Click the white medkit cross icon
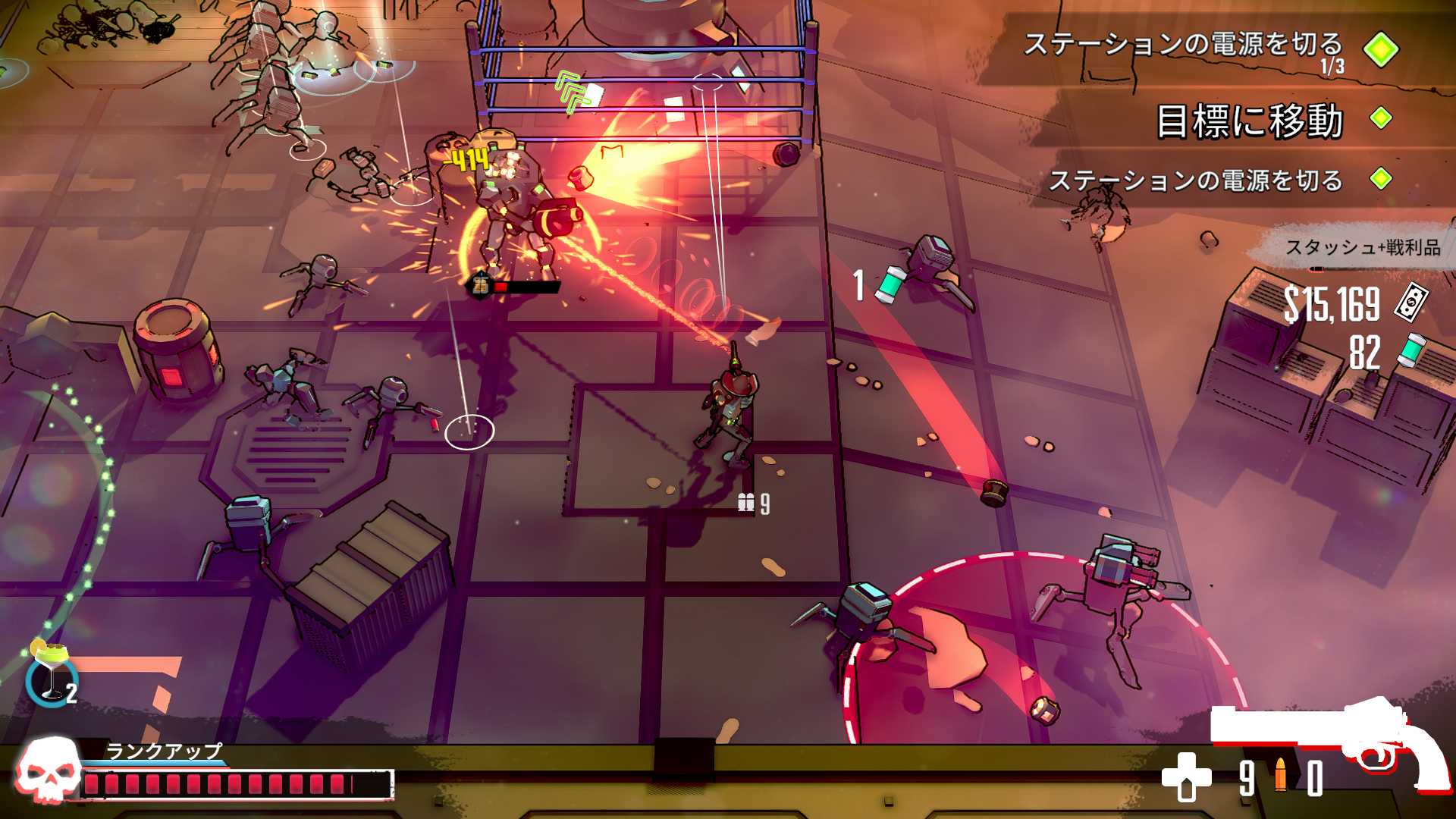Screen dimensions: 1456x819 point(1187,777)
